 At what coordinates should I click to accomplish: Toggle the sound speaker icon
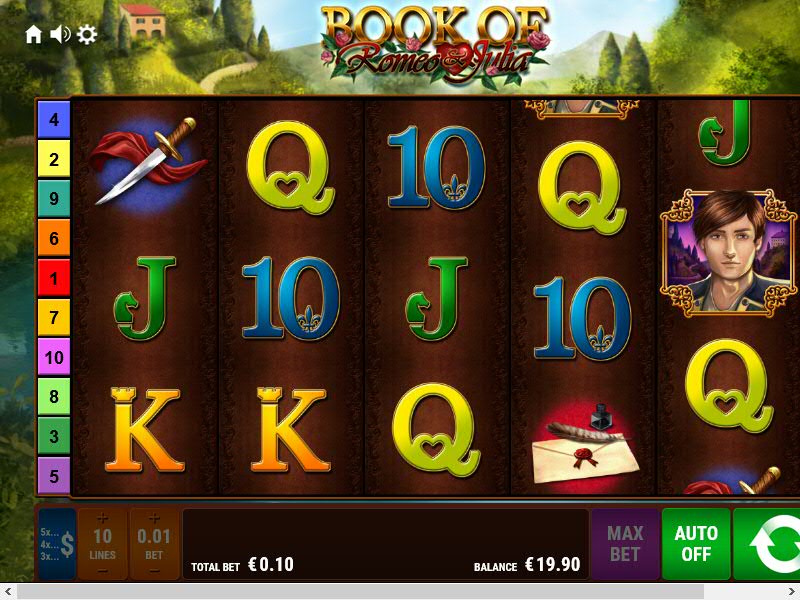pos(60,35)
